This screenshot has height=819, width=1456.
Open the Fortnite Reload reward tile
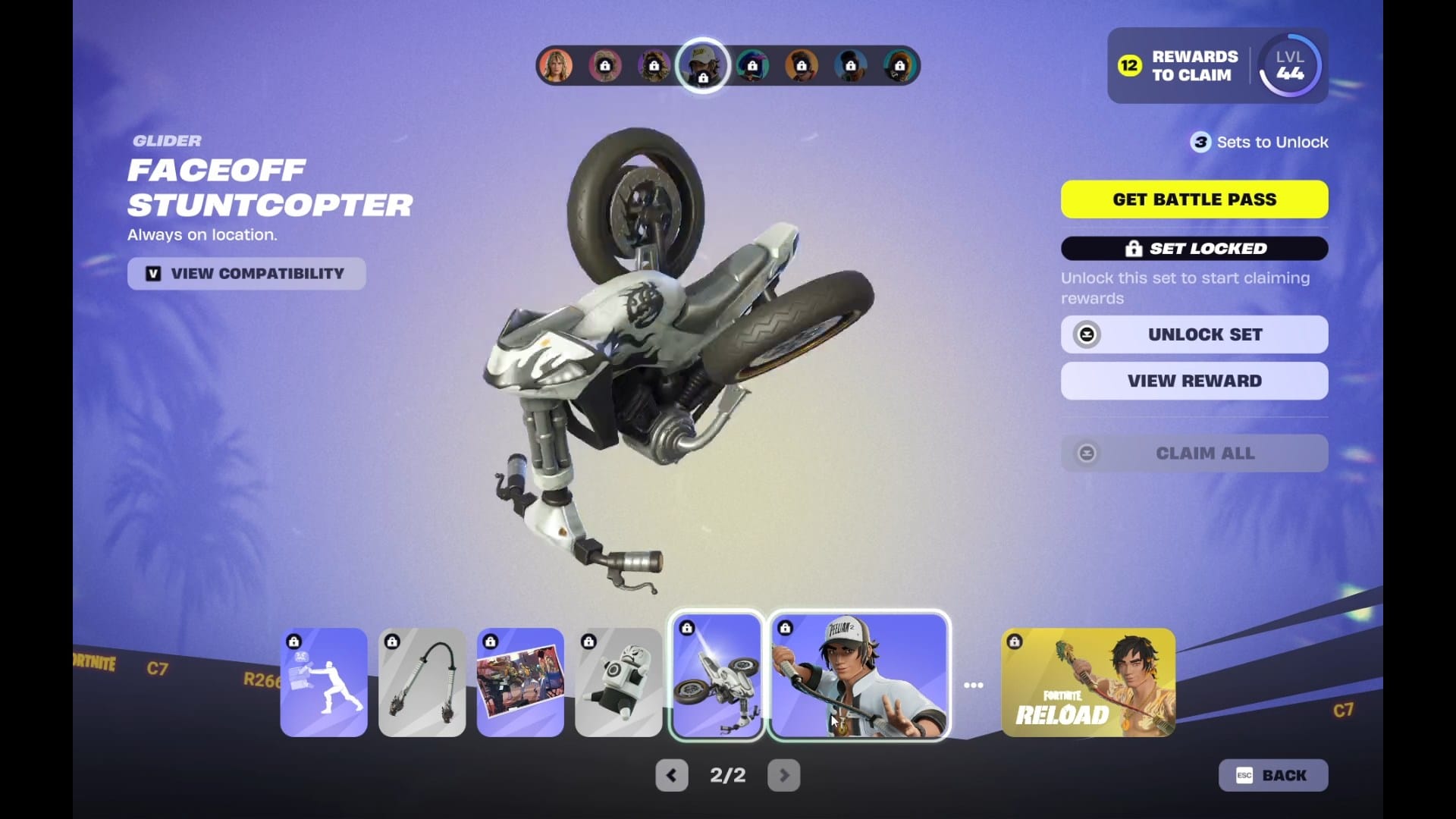pos(1088,682)
